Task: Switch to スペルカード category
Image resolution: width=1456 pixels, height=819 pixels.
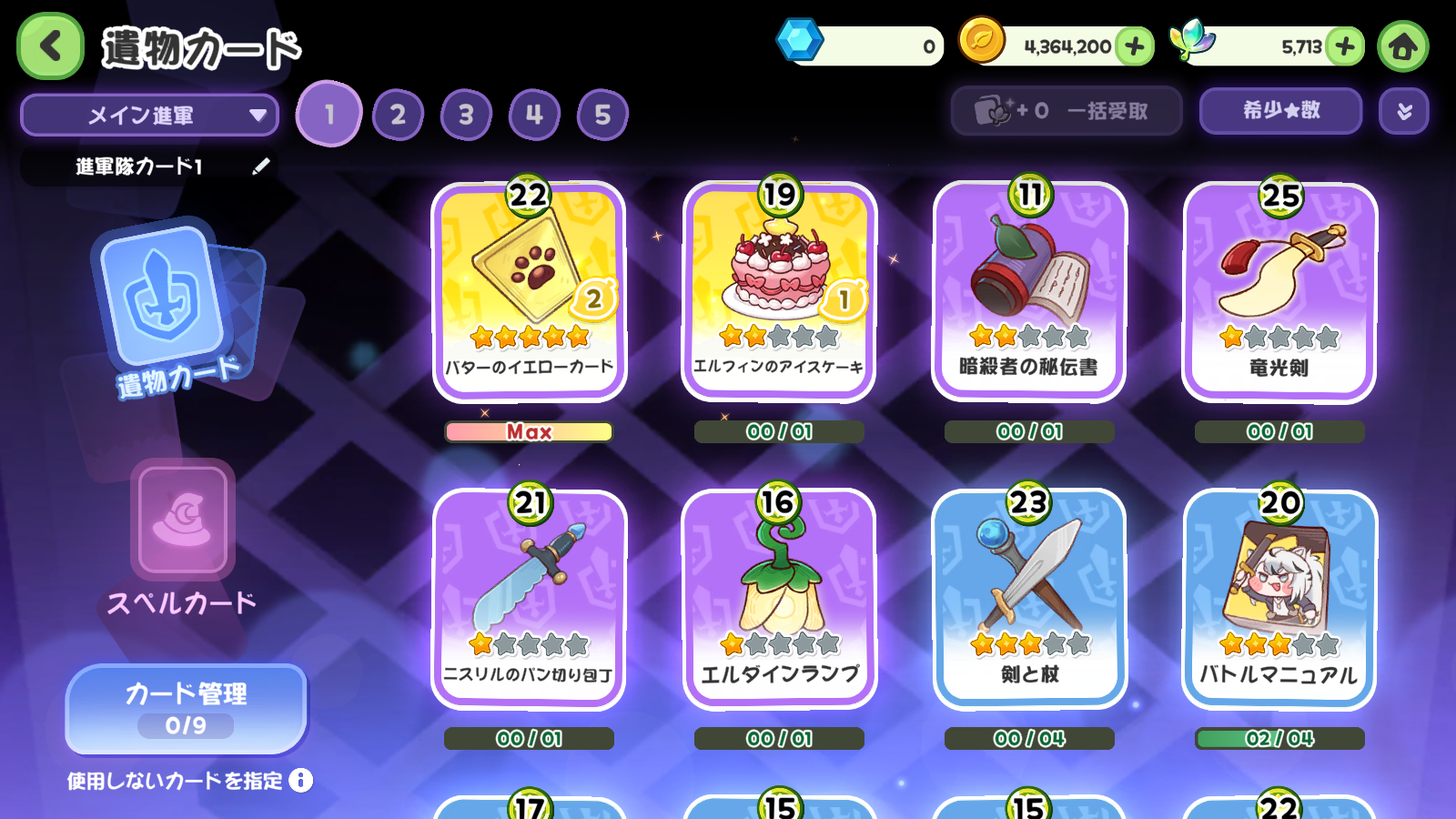Action: coord(183,537)
